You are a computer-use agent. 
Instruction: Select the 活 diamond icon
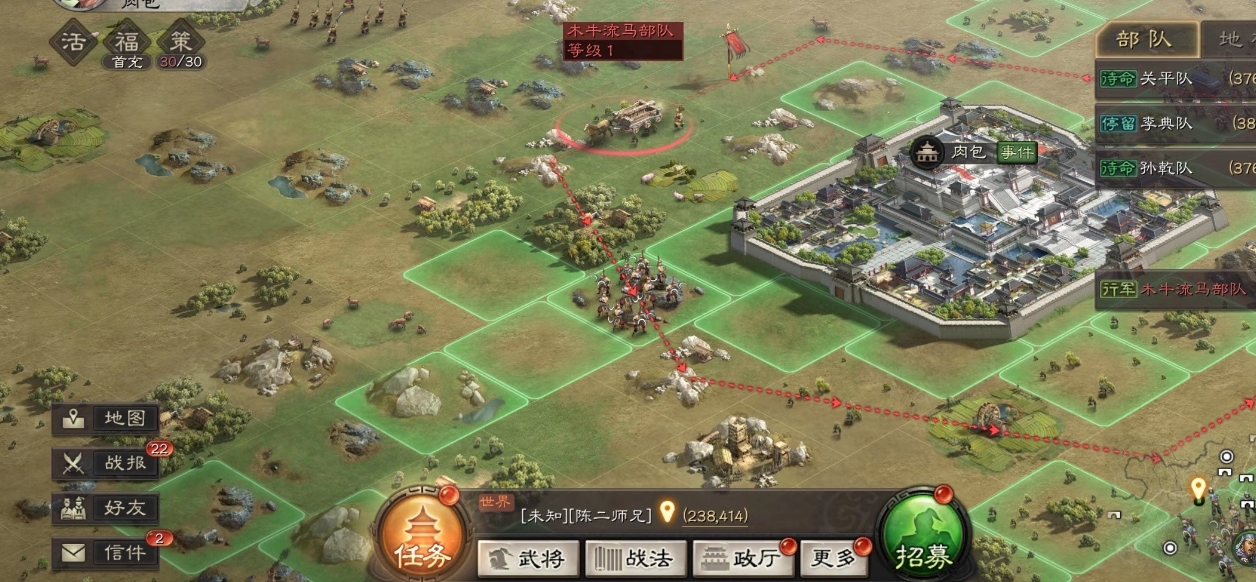[x=74, y=43]
